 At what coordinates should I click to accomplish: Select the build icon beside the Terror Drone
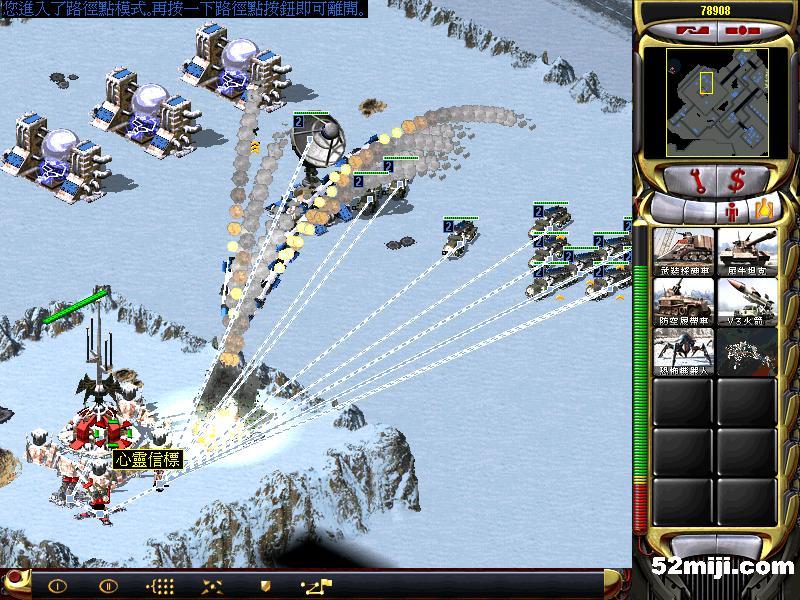[746, 352]
